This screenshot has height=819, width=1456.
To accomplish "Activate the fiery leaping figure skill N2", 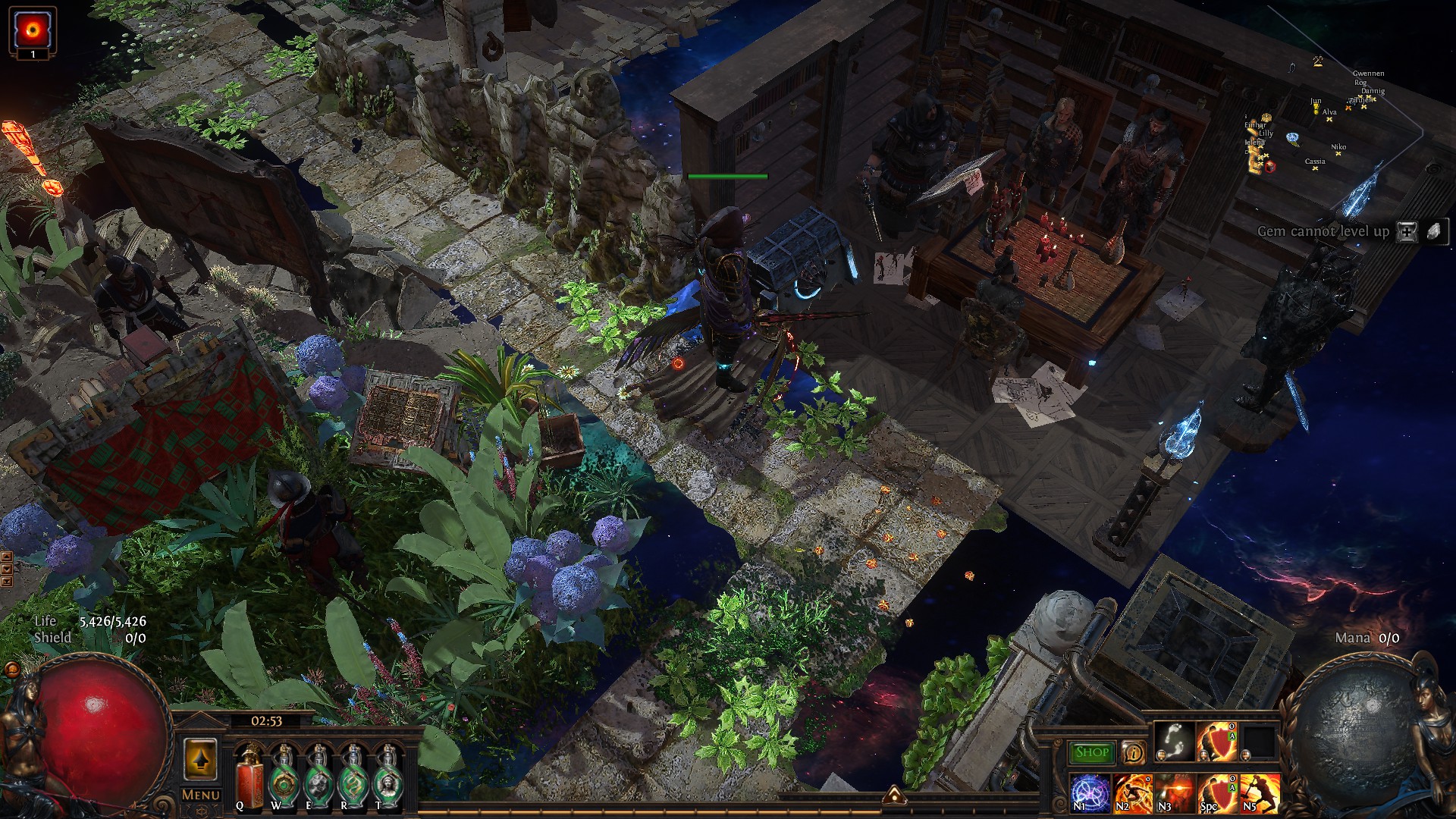I will click(1132, 792).
